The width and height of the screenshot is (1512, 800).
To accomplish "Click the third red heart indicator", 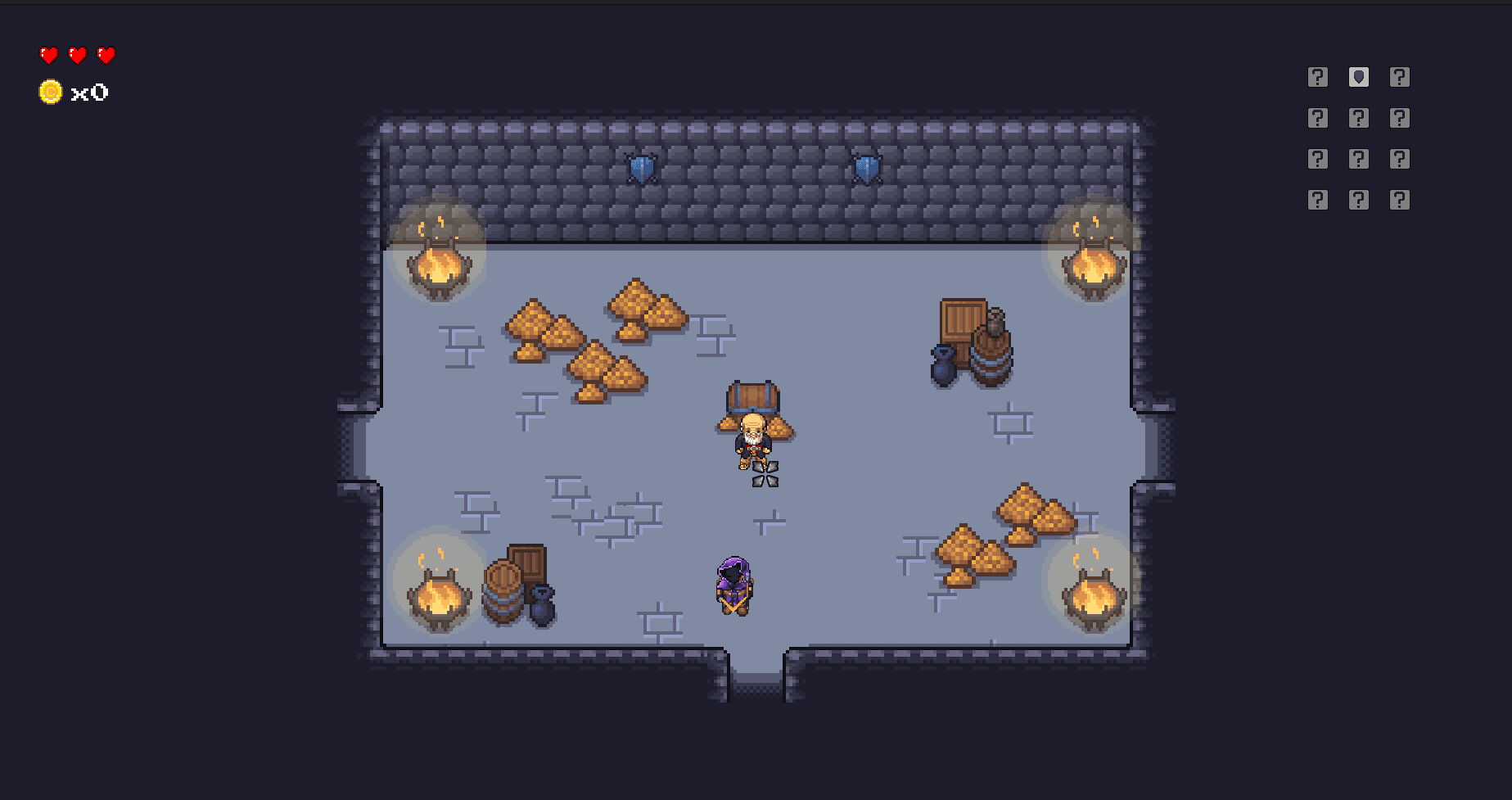I will (105, 56).
